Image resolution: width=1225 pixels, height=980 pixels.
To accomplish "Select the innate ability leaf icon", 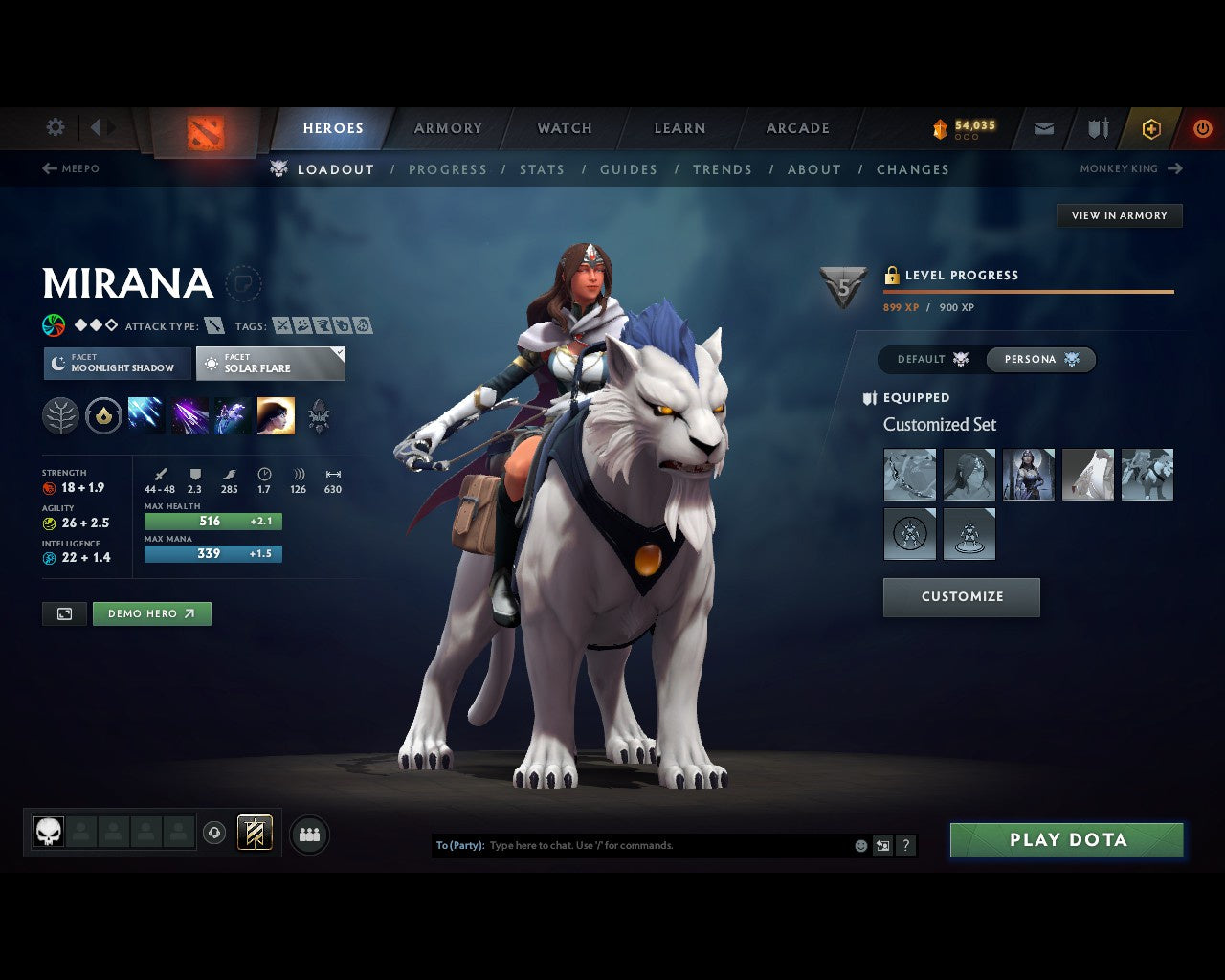I will pos(59,414).
